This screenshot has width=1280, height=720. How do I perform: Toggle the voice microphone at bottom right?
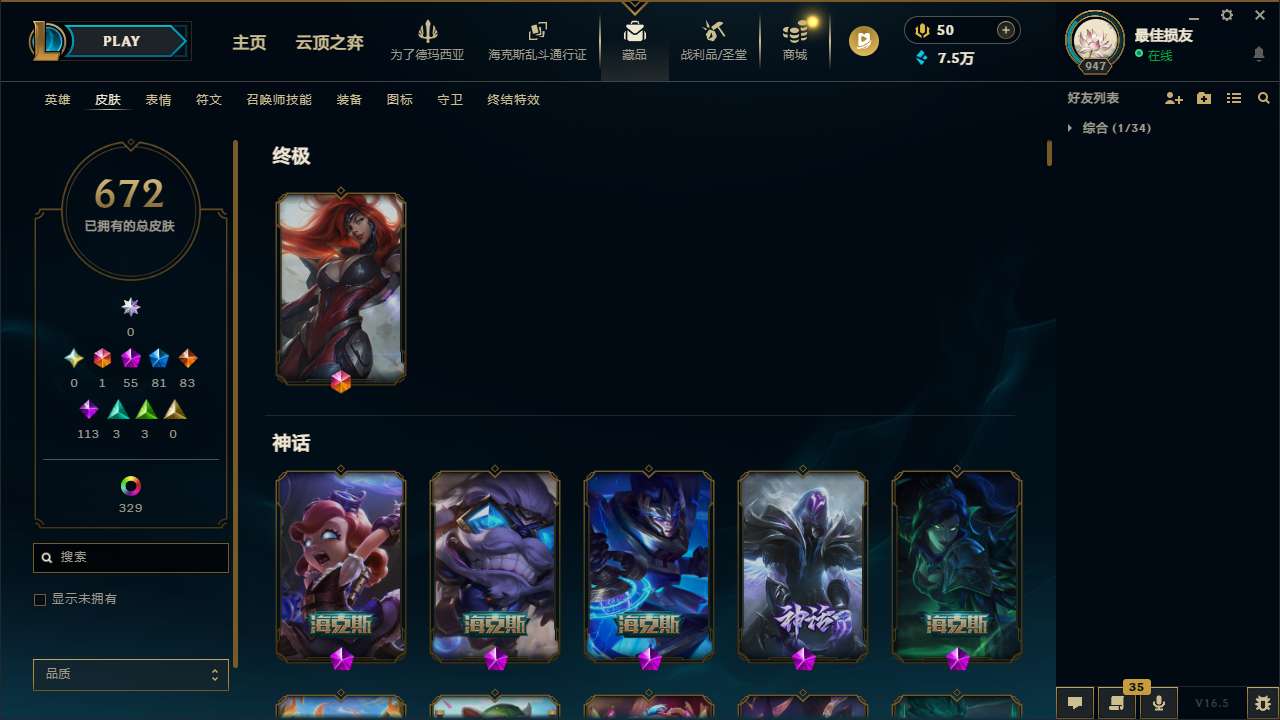pos(1158,702)
